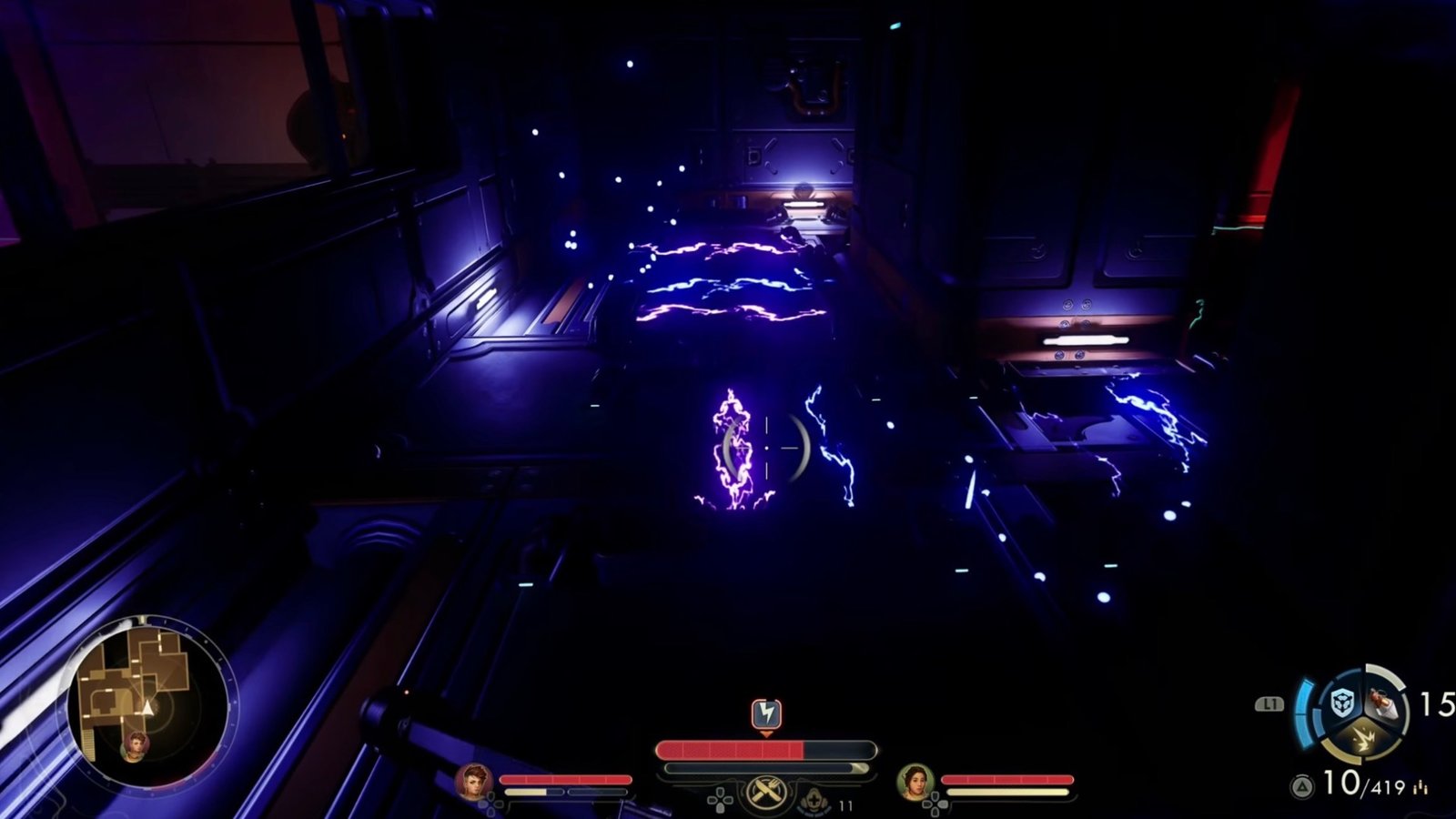Select the gas mask status icon showing 11
The height and width of the screenshot is (819, 1456).
(x=815, y=801)
